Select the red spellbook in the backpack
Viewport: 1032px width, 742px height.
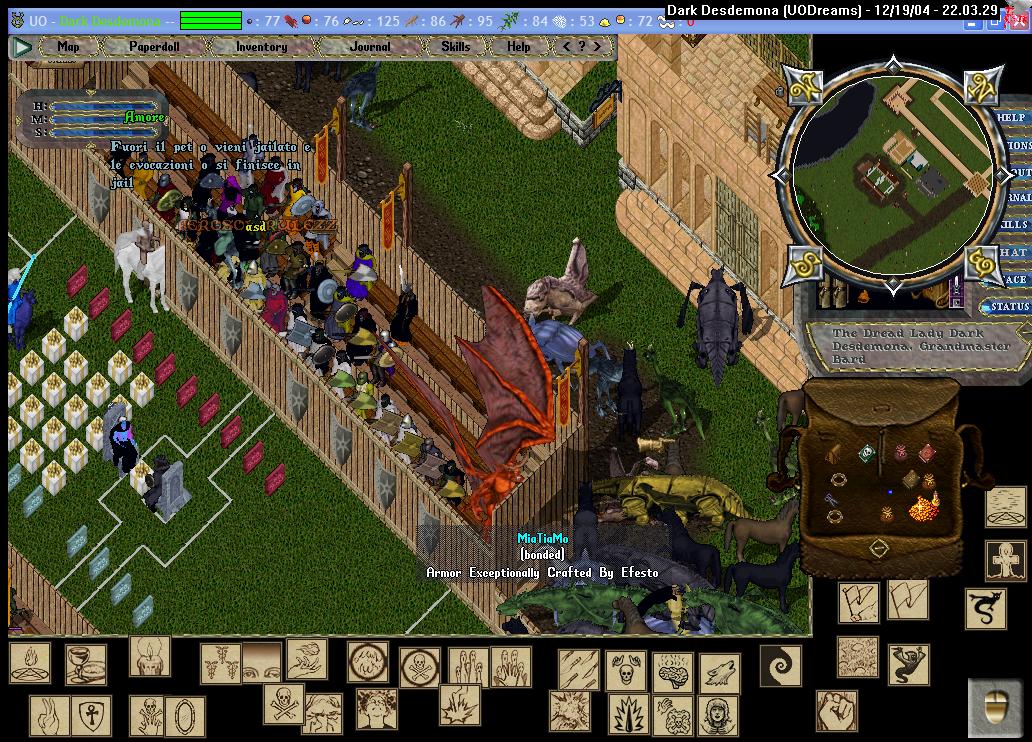coord(927,453)
